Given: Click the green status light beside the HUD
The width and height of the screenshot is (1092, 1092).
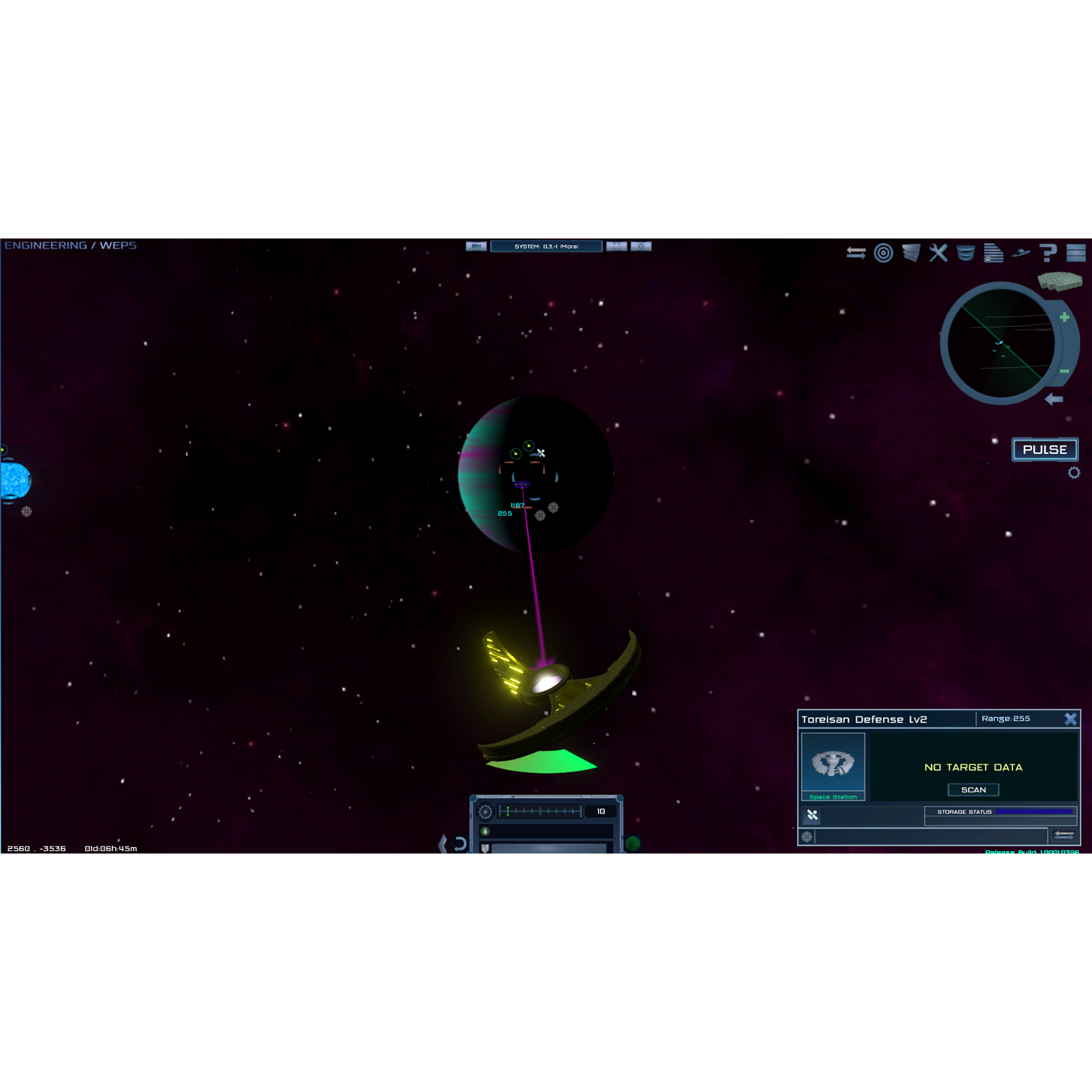Looking at the screenshot, I should click(632, 845).
